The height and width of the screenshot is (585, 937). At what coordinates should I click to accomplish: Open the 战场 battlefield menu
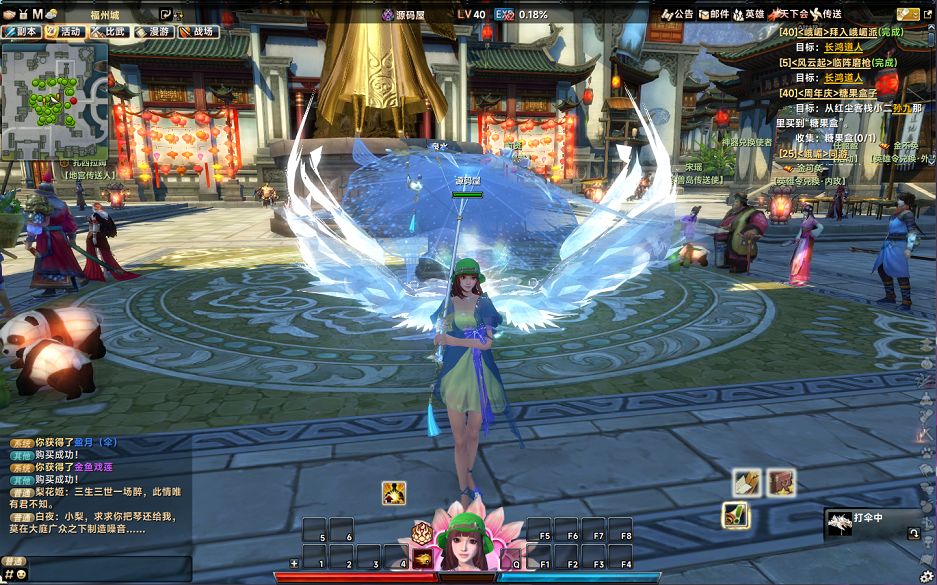[x=198, y=31]
